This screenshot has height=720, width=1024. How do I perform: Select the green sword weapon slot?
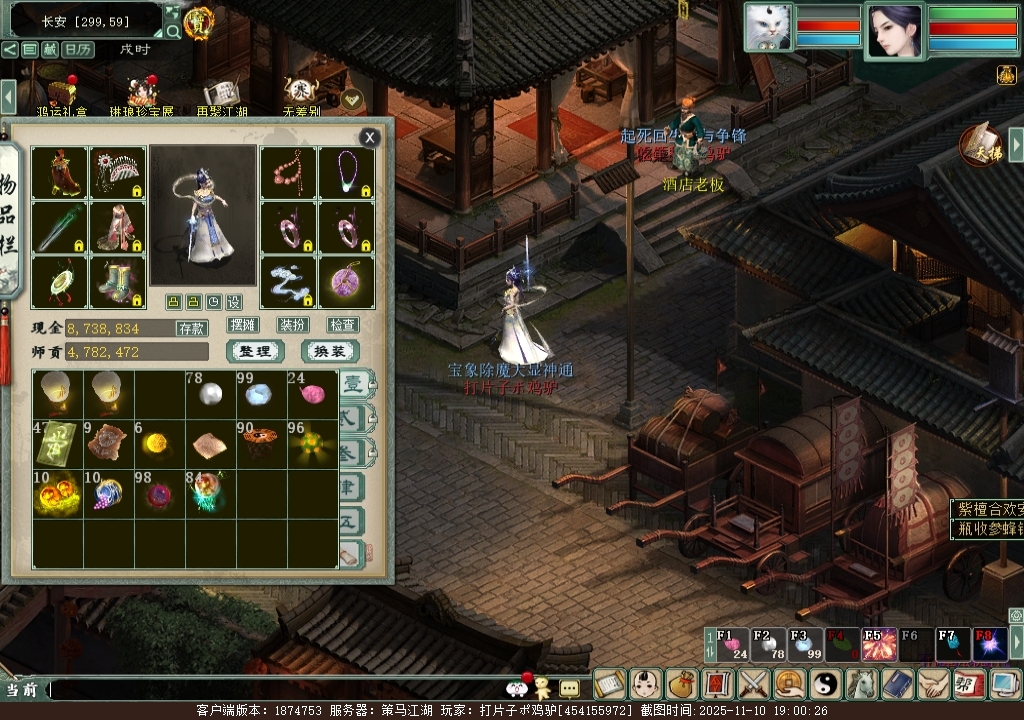pyautogui.click(x=58, y=227)
